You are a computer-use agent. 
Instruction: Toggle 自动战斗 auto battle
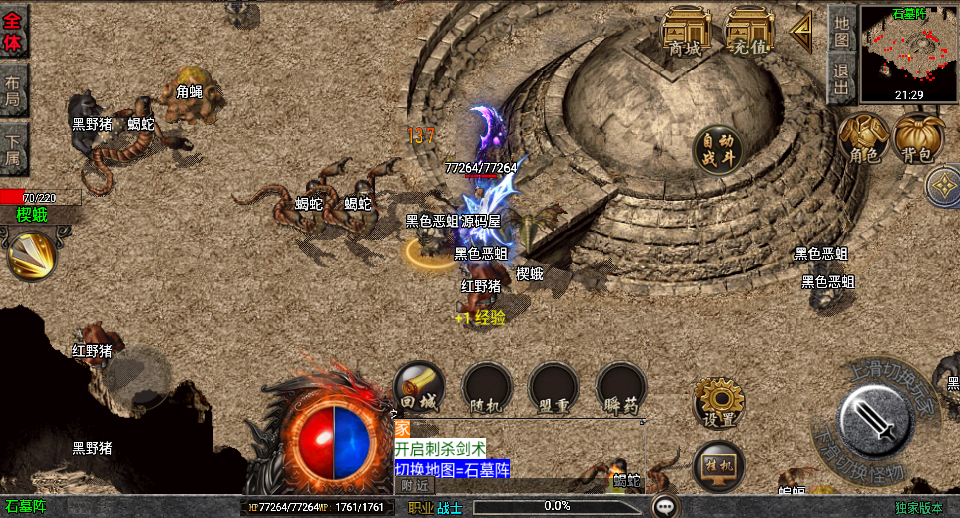(x=719, y=149)
